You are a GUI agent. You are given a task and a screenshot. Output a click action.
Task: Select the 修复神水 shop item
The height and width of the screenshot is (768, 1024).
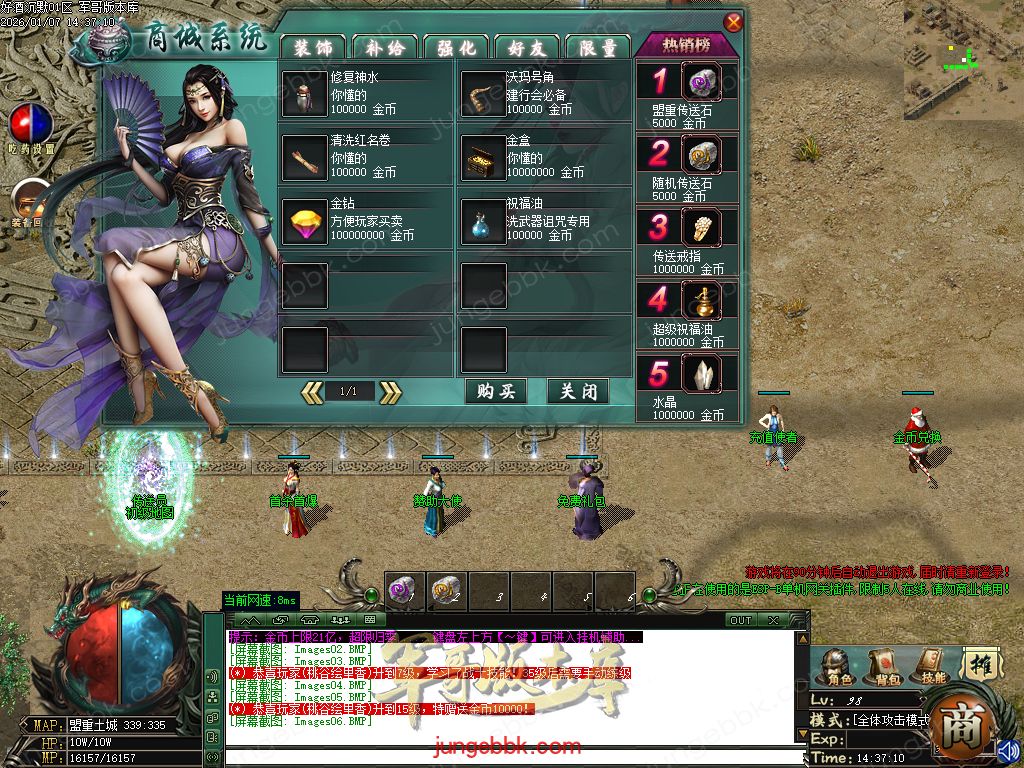click(304, 94)
